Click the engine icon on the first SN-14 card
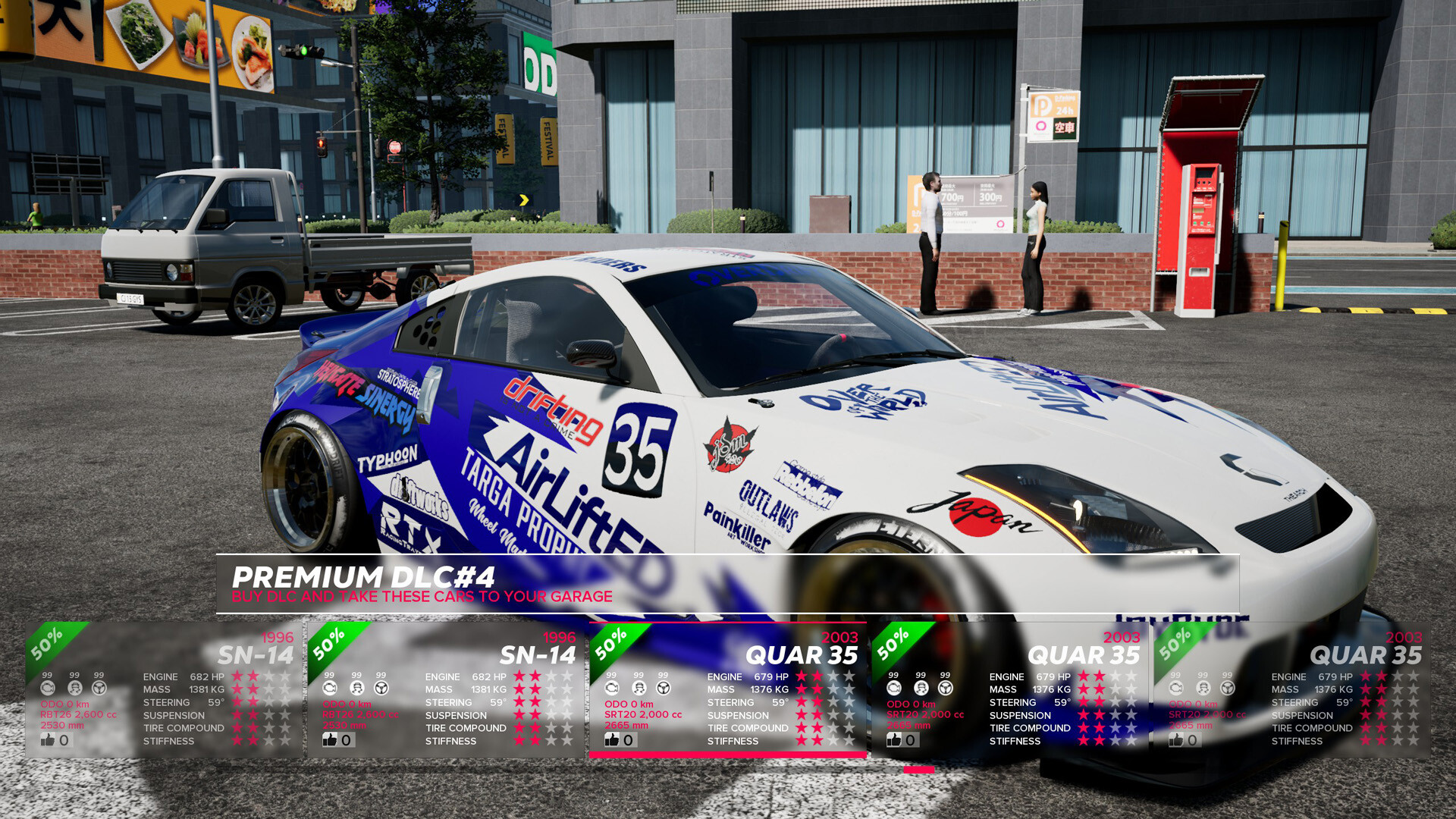Screen dimensions: 1456x819 point(47,689)
